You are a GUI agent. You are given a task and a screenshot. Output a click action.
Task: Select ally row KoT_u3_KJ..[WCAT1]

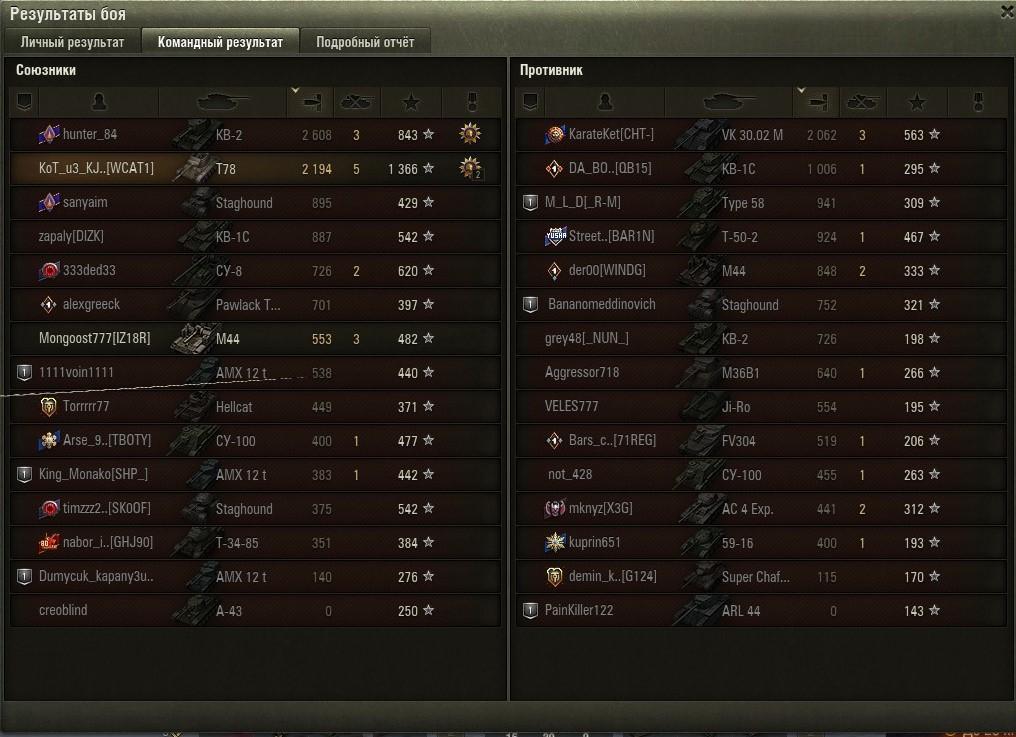97,169
